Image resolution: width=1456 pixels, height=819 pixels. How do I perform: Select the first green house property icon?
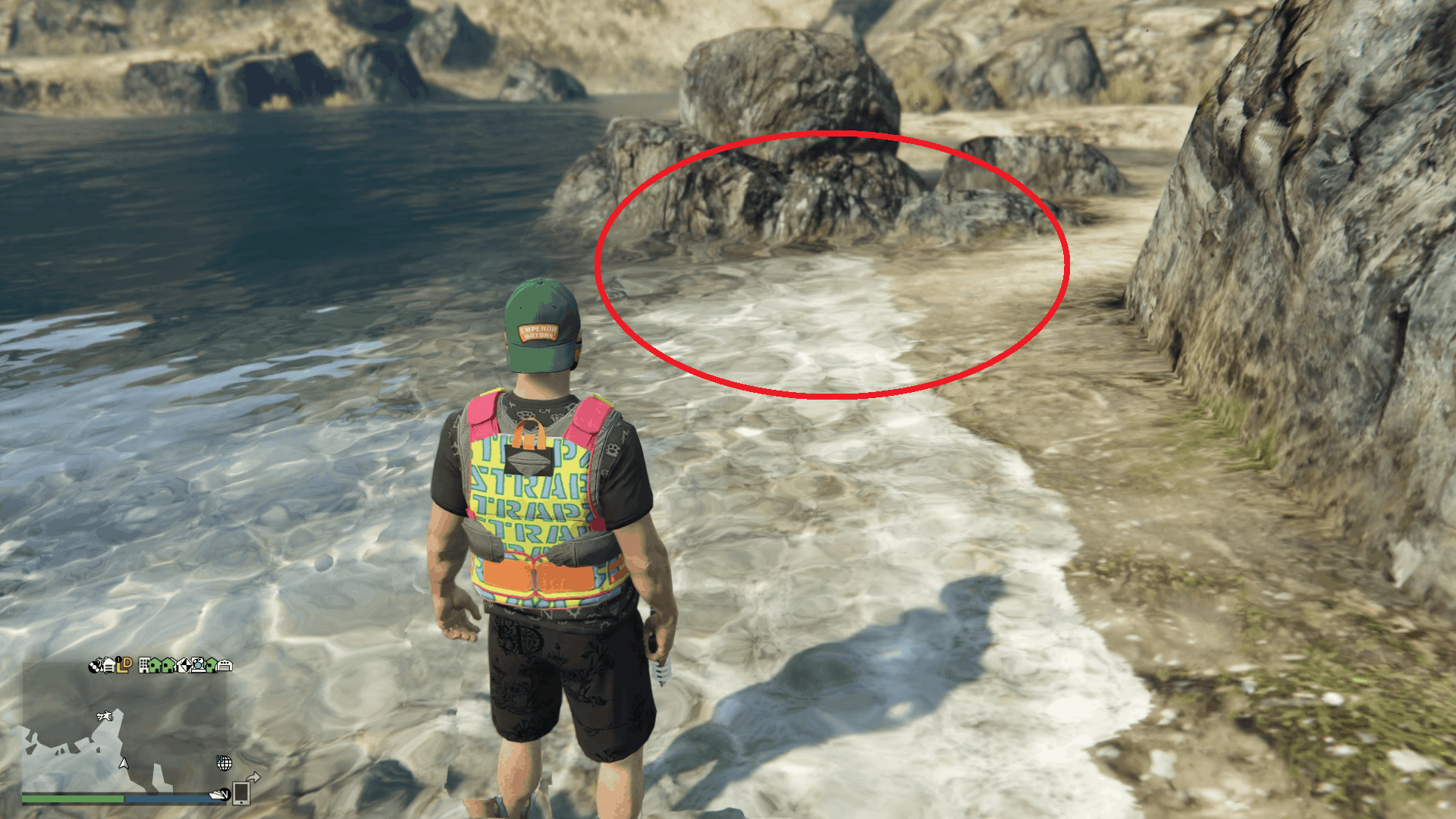pyautogui.click(x=155, y=665)
